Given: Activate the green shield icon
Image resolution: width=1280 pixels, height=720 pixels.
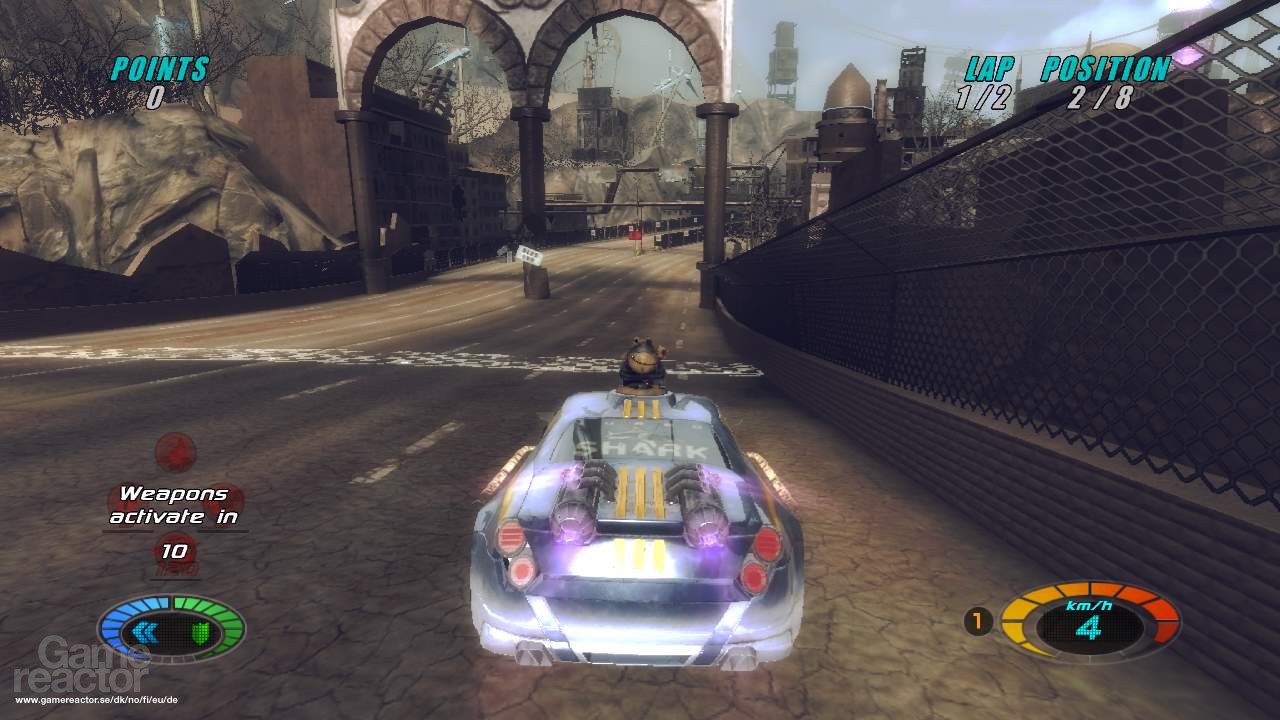Looking at the screenshot, I should tap(200, 631).
